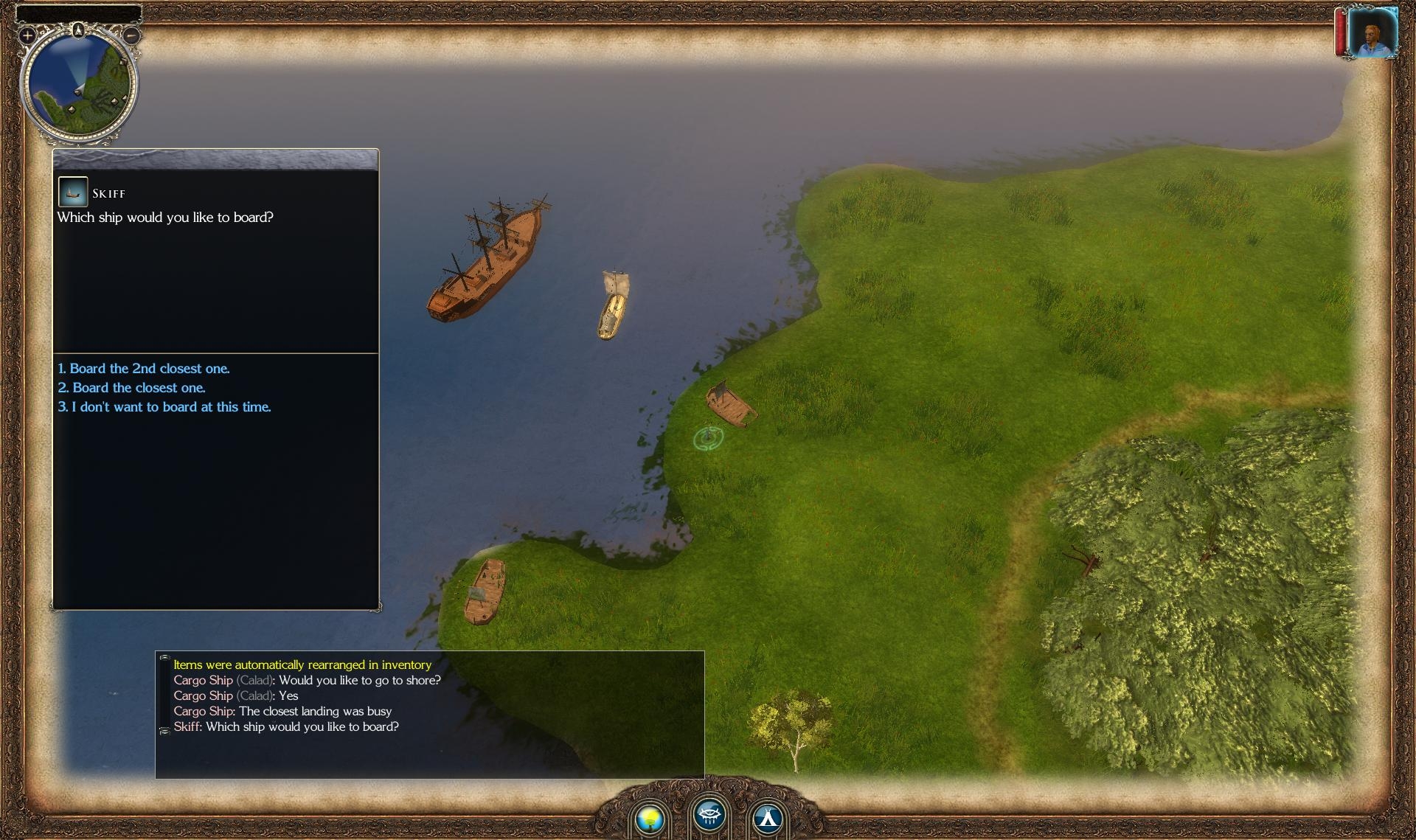Toggle the minimap north compass button
This screenshot has width=1416, height=840.
click(x=79, y=29)
